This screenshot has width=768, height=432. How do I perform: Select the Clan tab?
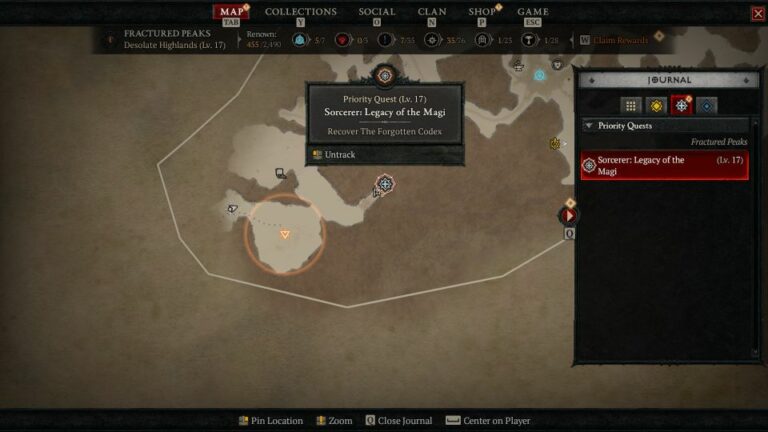coord(432,12)
